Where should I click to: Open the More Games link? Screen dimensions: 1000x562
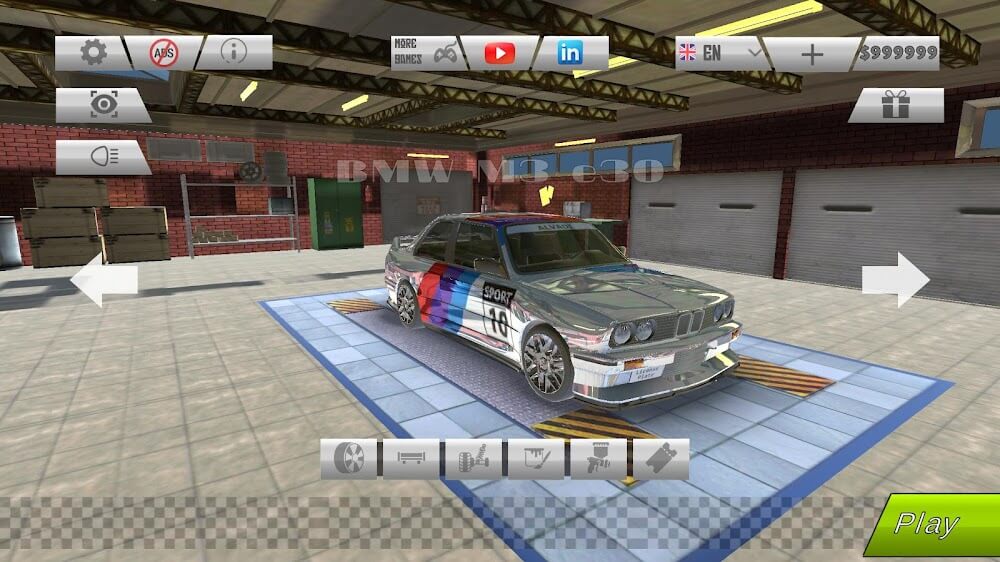click(x=424, y=53)
